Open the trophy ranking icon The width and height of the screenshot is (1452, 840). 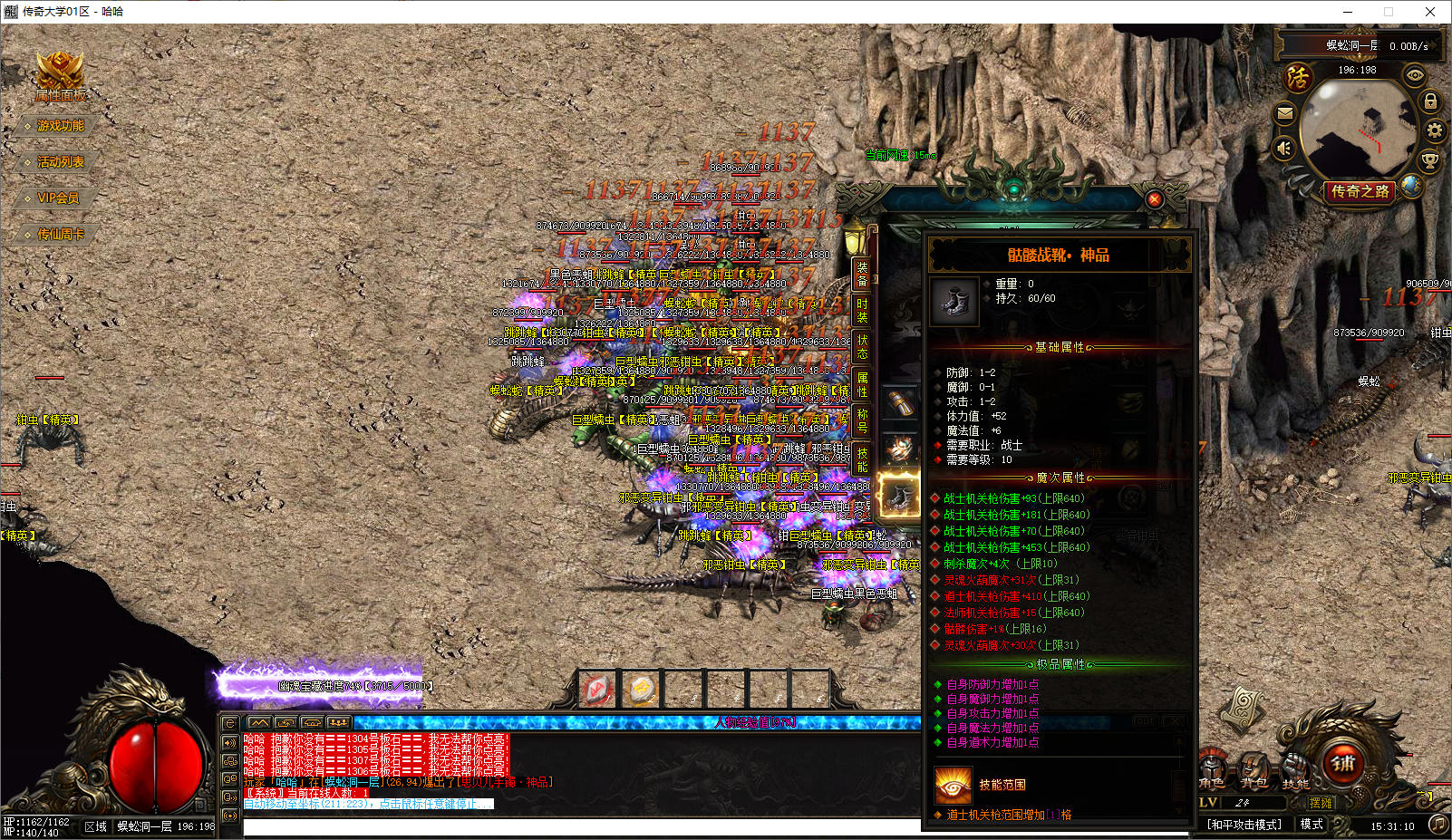pos(1429,161)
